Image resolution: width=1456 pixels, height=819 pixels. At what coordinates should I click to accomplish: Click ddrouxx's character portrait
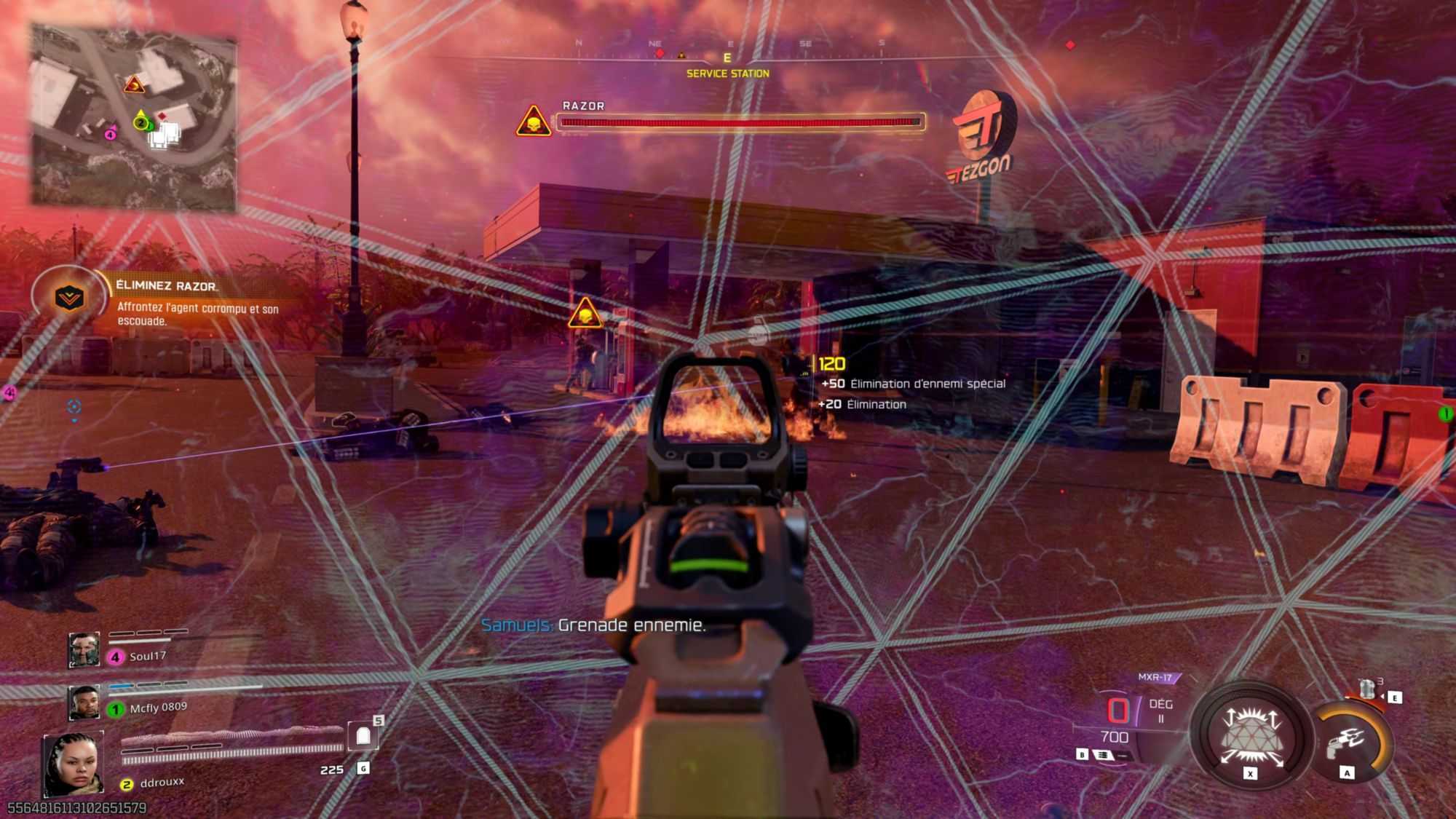click(x=73, y=764)
